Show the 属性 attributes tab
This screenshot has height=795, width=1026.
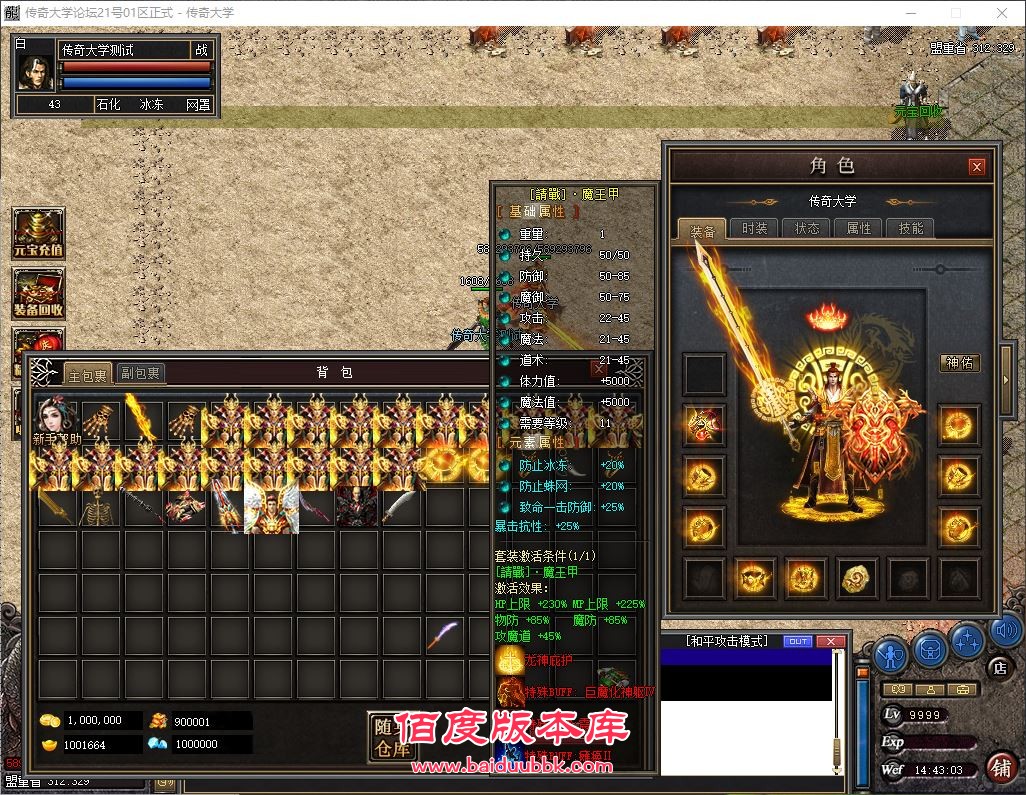[858, 228]
